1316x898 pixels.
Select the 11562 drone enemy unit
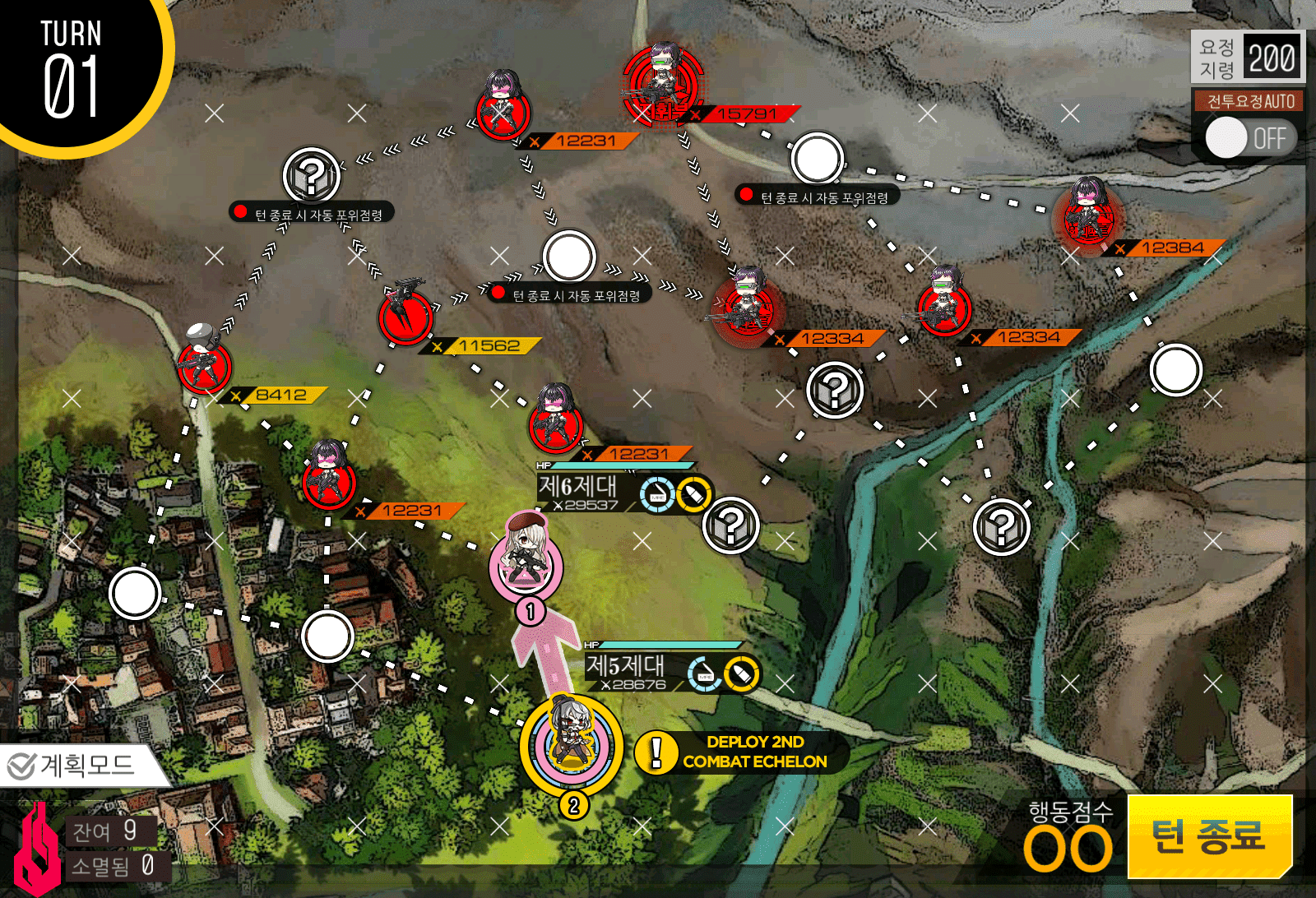[x=405, y=321]
